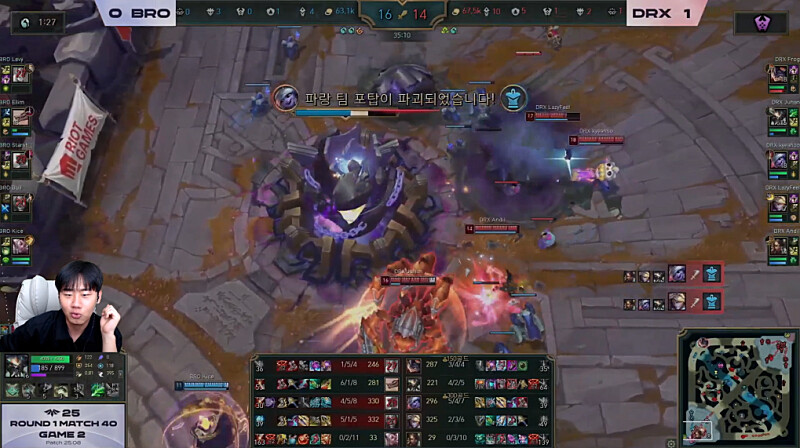
Task: Click the Round 1 Match 40 info card
Action: pyautogui.click(x=62, y=425)
